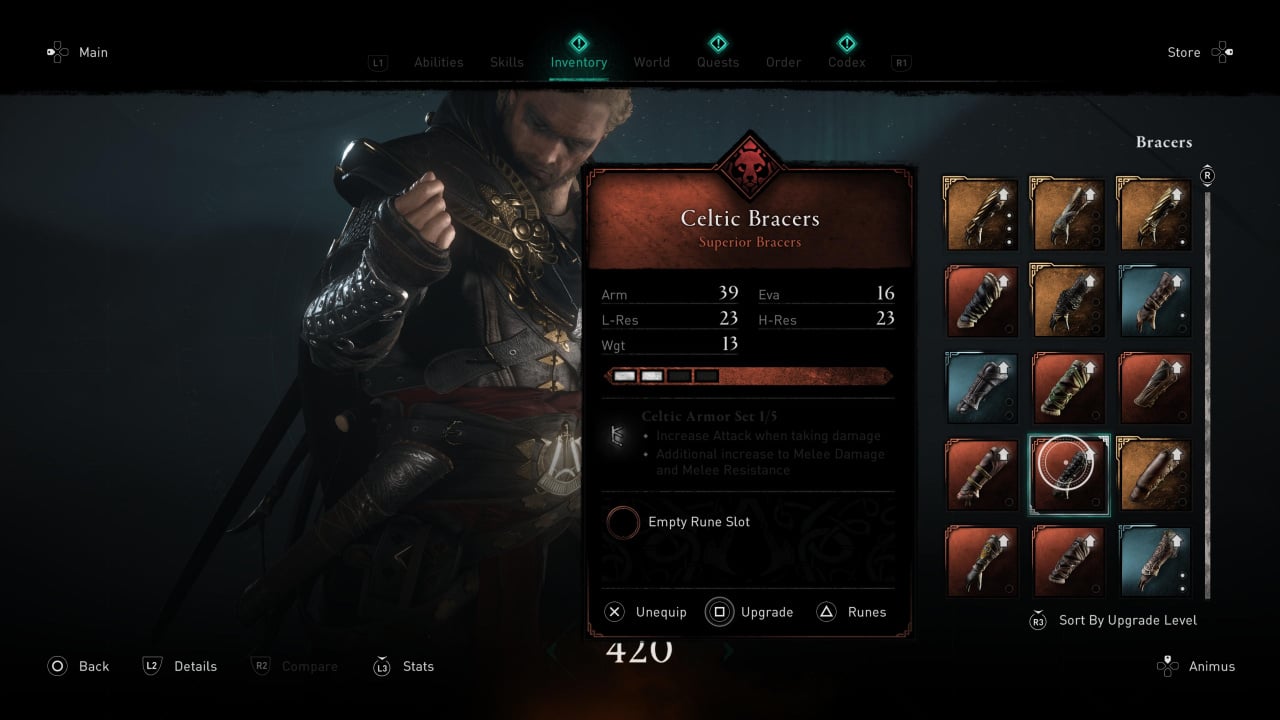Image resolution: width=1280 pixels, height=720 pixels.
Task: Show the Codex tab
Action: coord(846,62)
